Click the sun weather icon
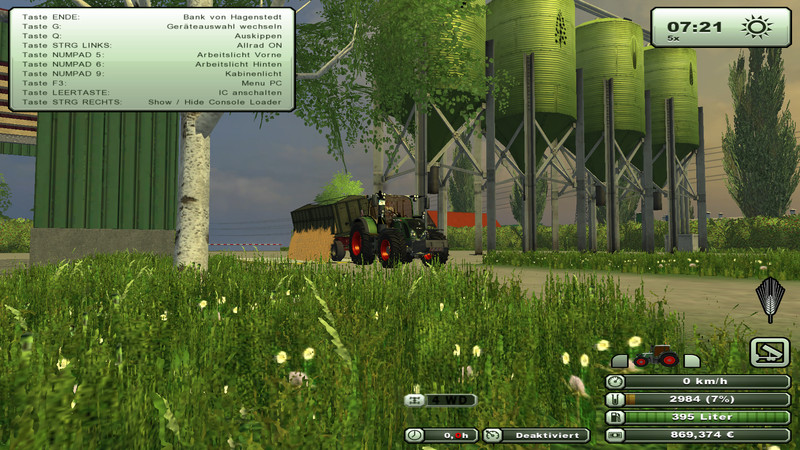Viewport: 800px width, 450px height. [x=754, y=27]
